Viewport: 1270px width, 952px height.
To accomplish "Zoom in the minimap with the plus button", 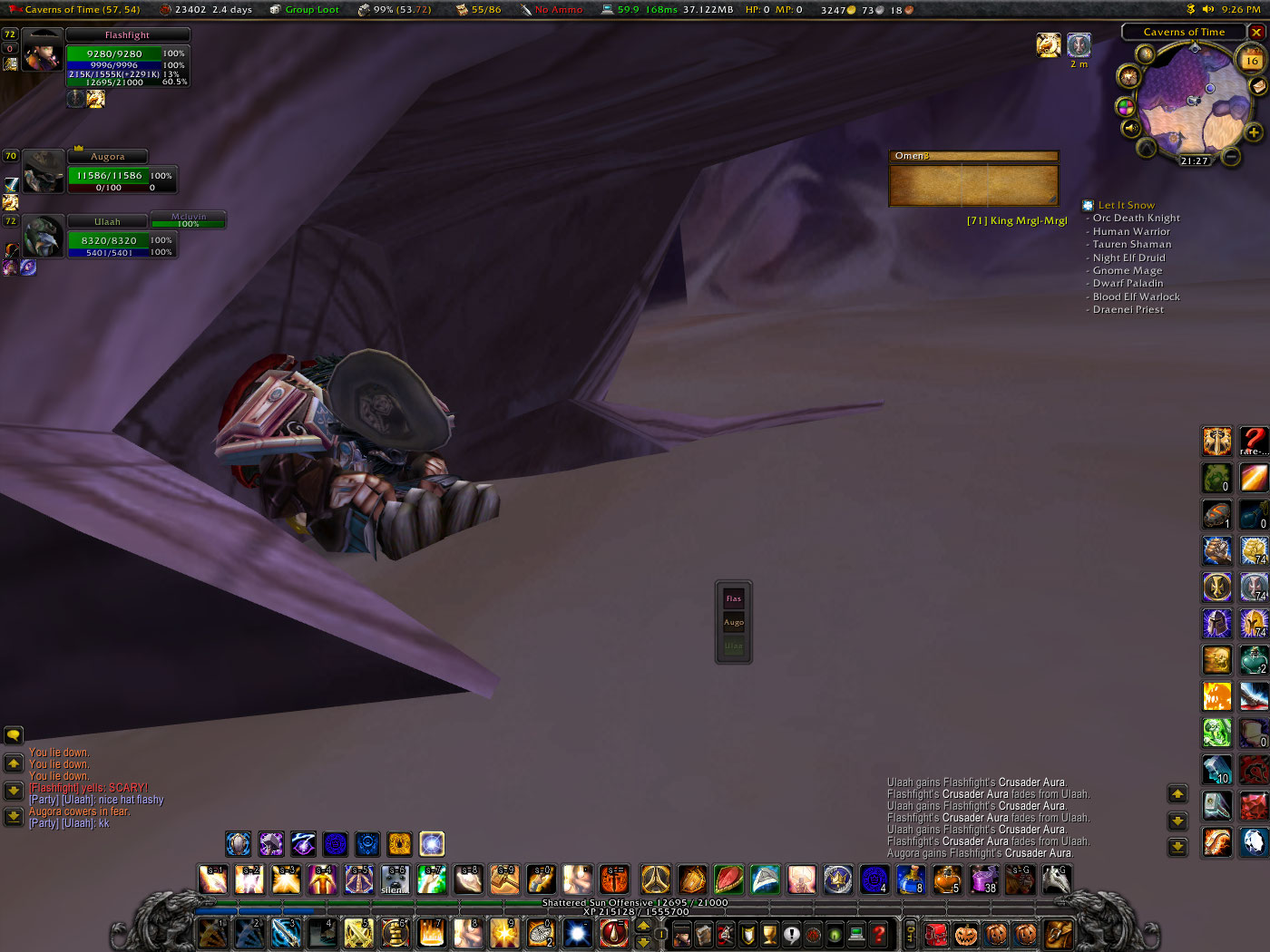I will pos(1254,132).
